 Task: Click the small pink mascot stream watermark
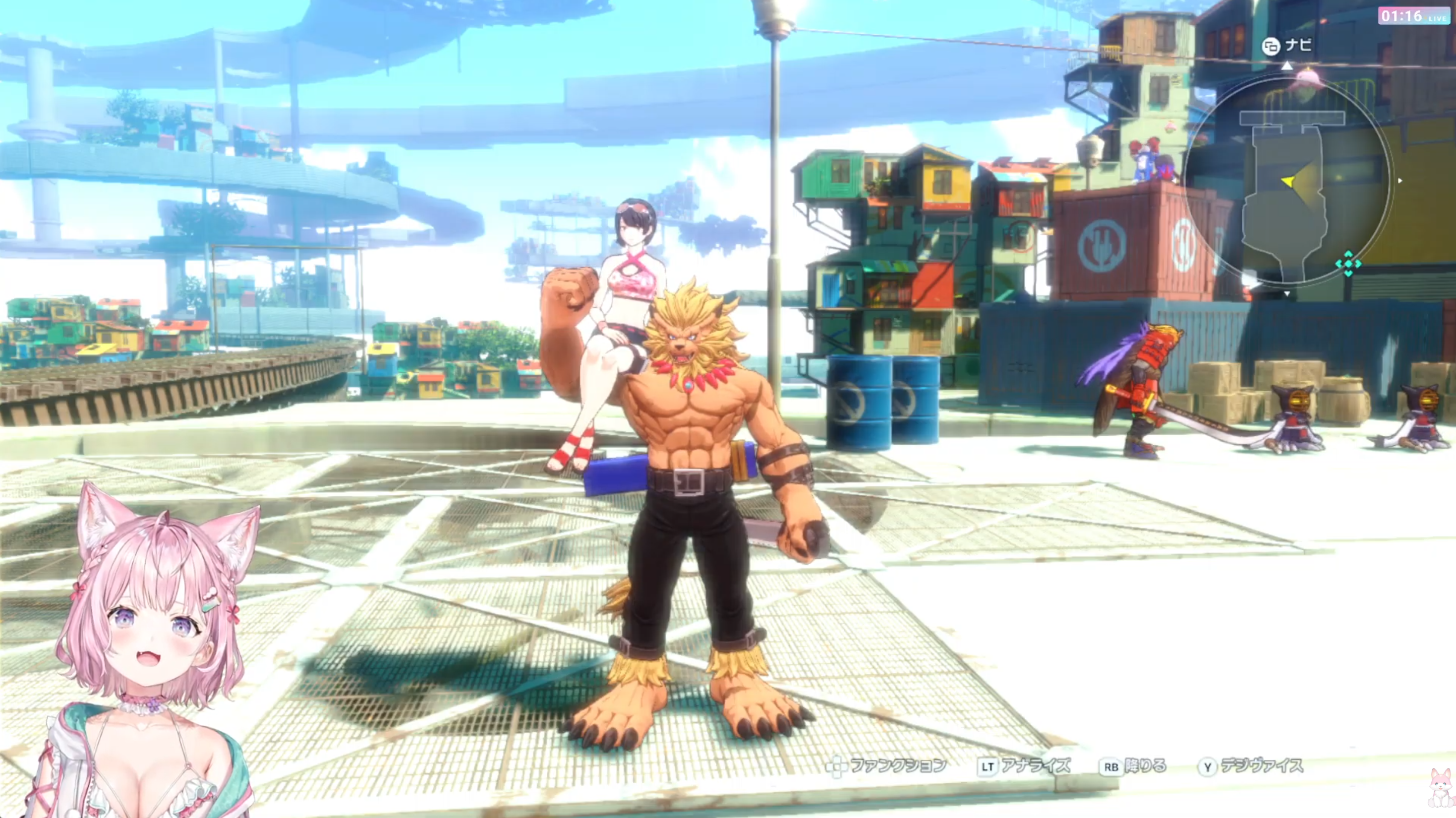[x=1443, y=789]
